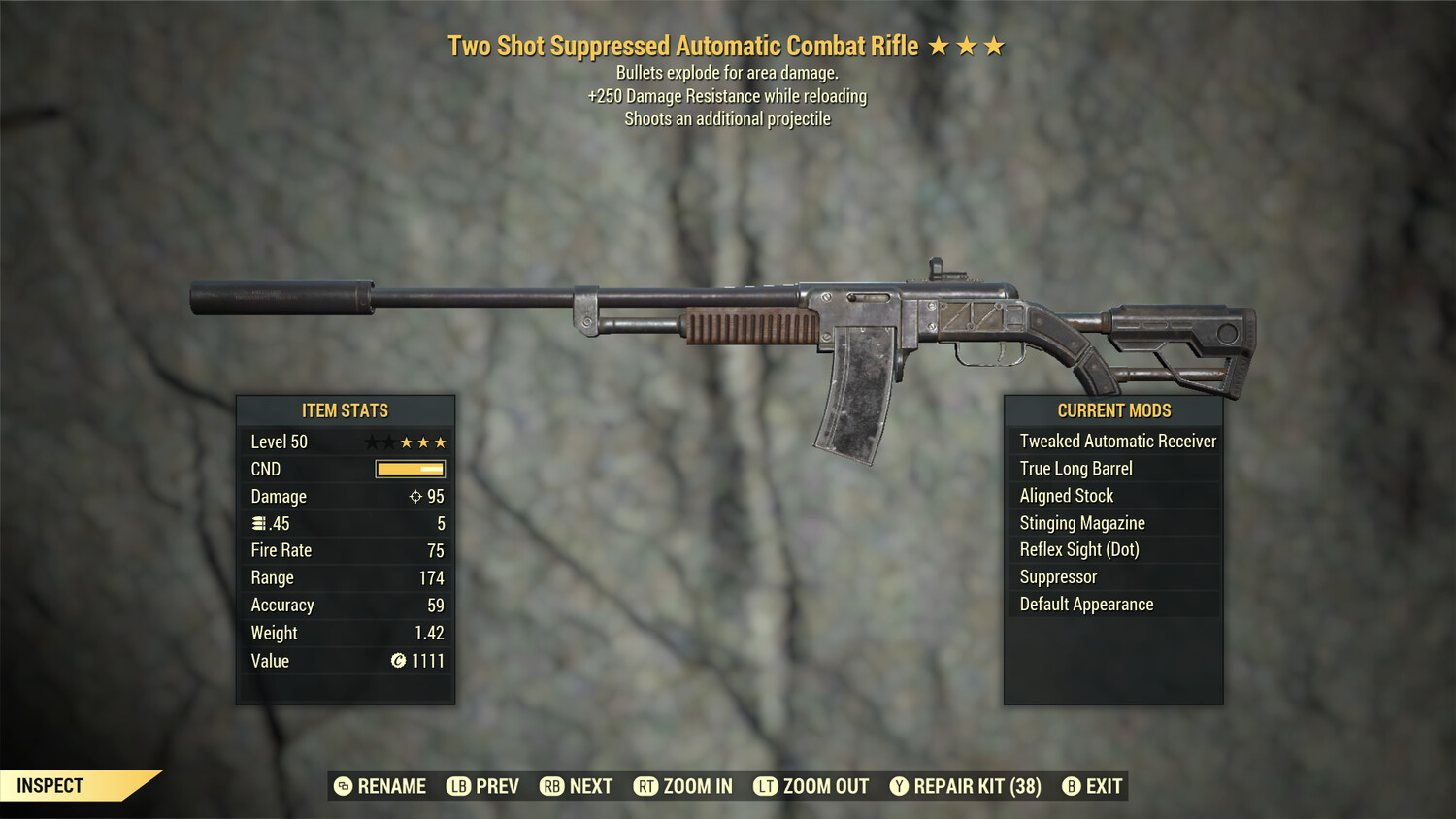Image resolution: width=1456 pixels, height=819 pixels.
Task: Select the Tweaked Automatic Receiver mod entry
Action: tap(1116, 441)
